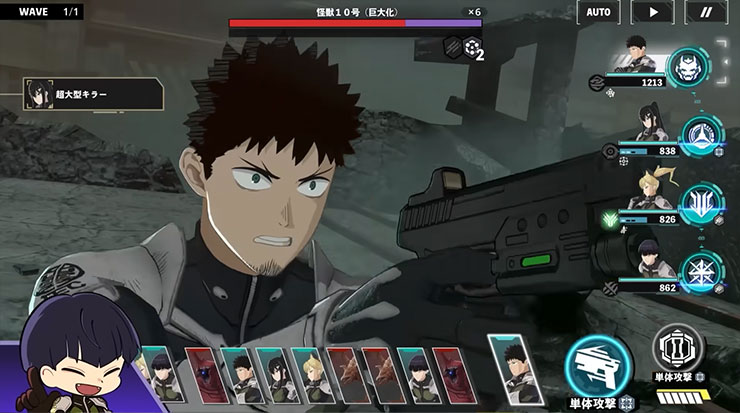Viewport: 740px width, 413px height.
Task: Pause the battle with the pause button
Action: click(707, 12)
